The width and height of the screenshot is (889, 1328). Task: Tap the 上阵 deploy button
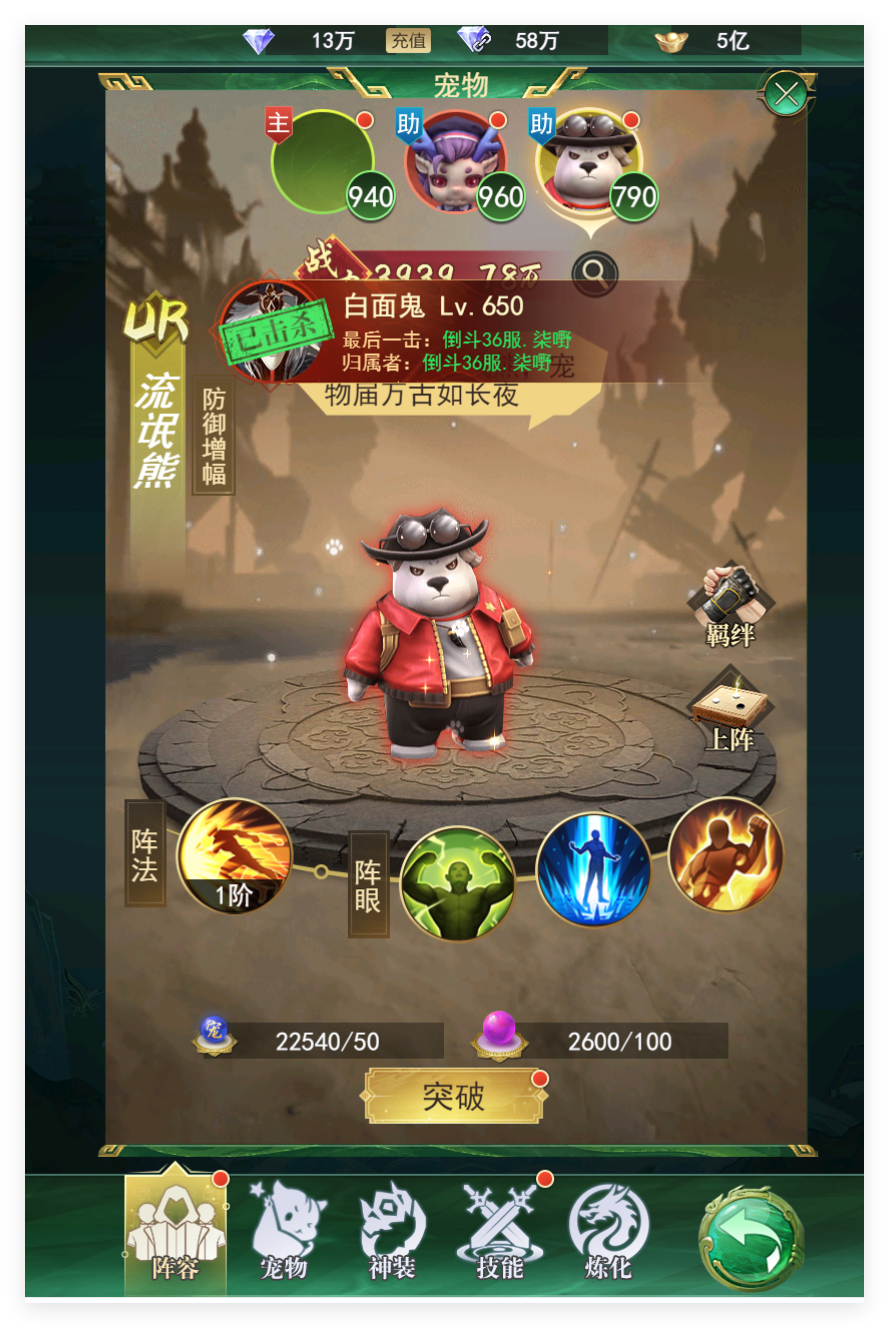[x=730, y=710]
